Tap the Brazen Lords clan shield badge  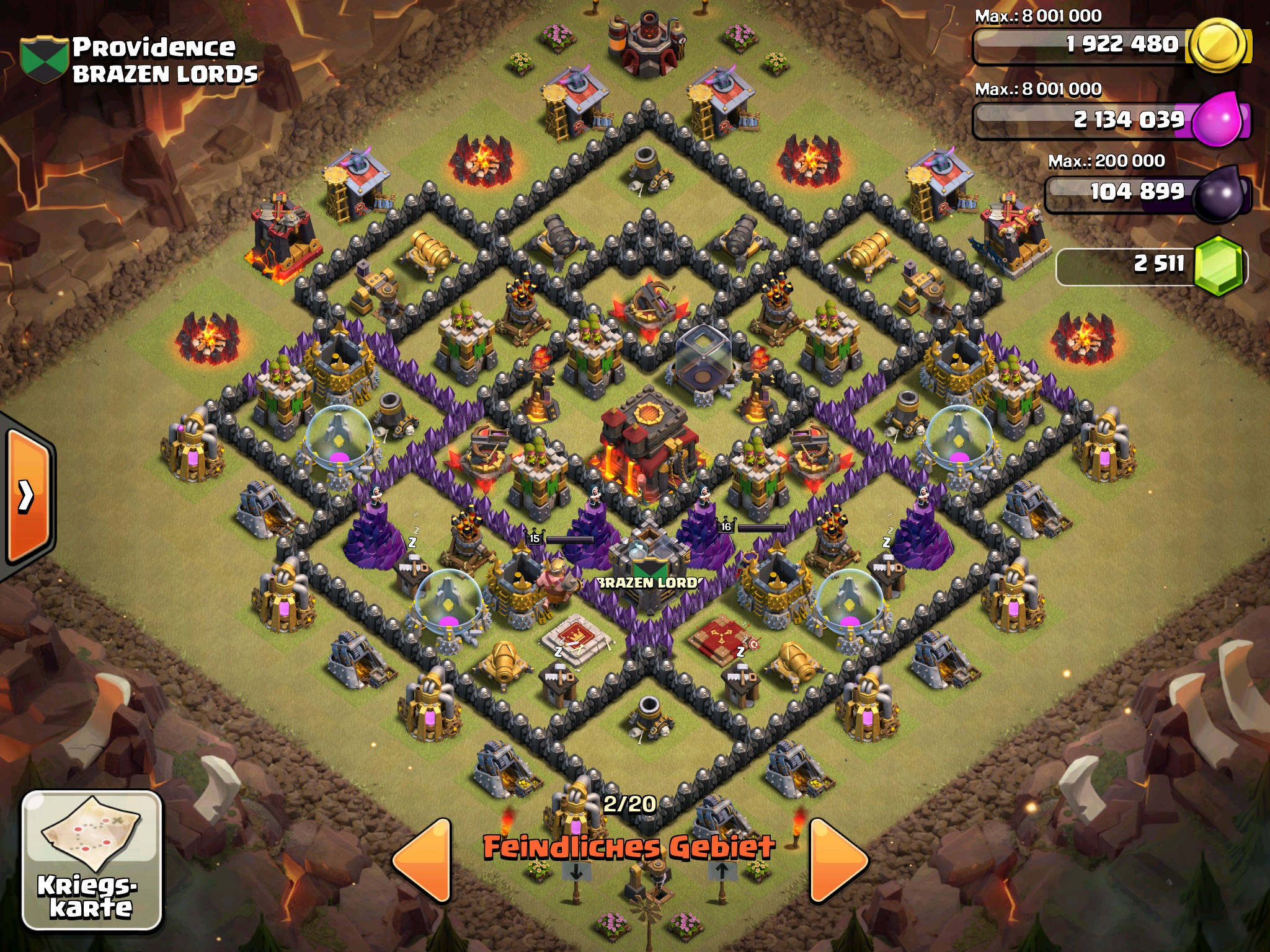coord(43,59)
